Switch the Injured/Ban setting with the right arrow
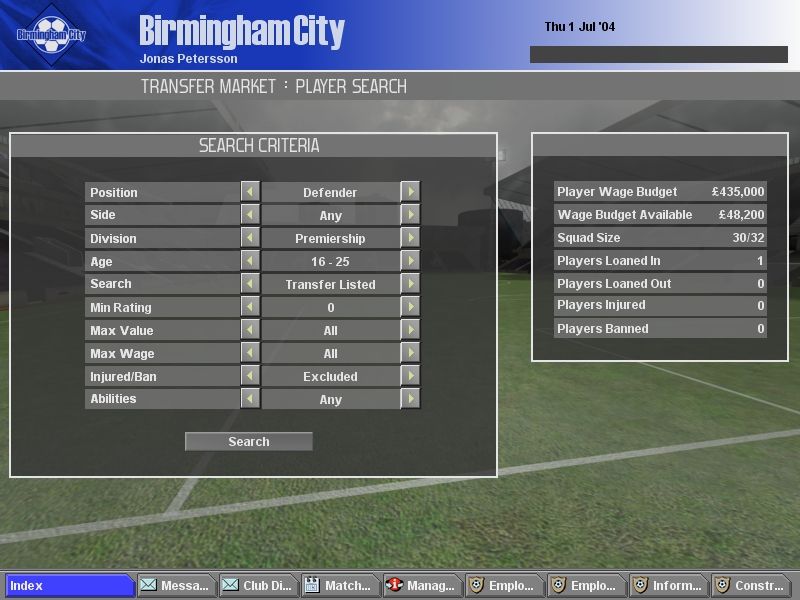Viewport: 800px width, 600px height. click(410, 376)
